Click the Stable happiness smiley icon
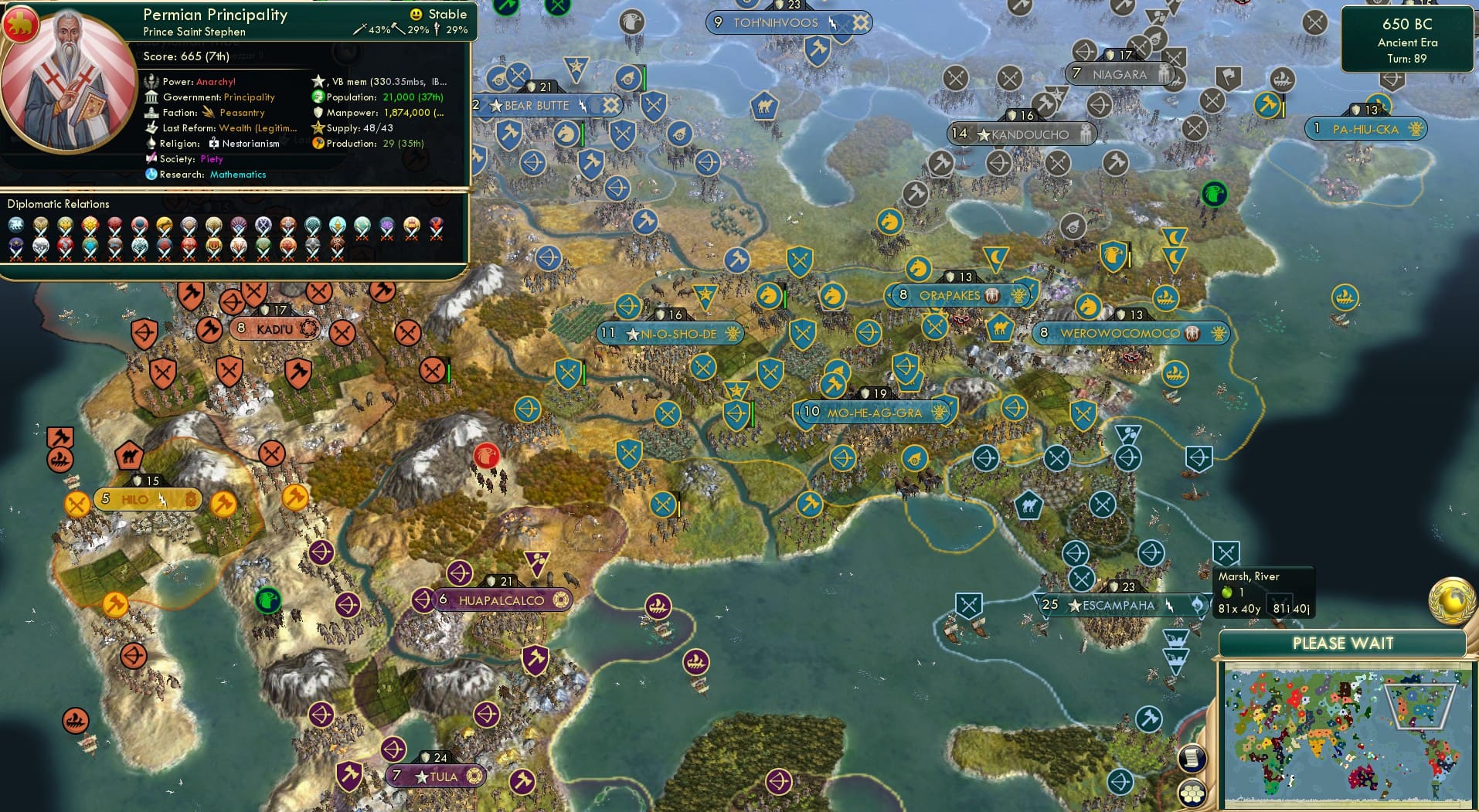 tap(415, 14)
